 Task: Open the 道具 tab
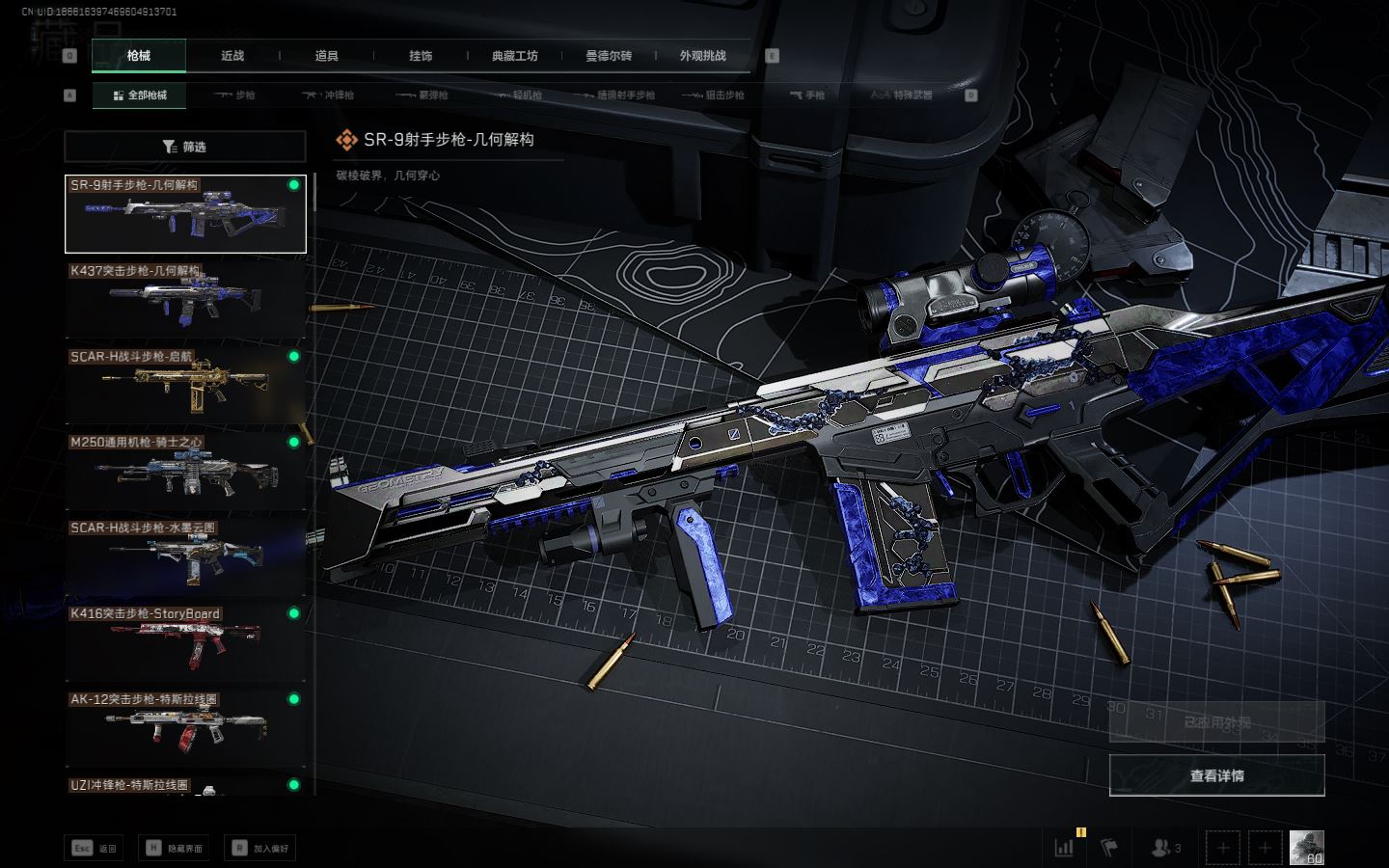tap(326, 56)
